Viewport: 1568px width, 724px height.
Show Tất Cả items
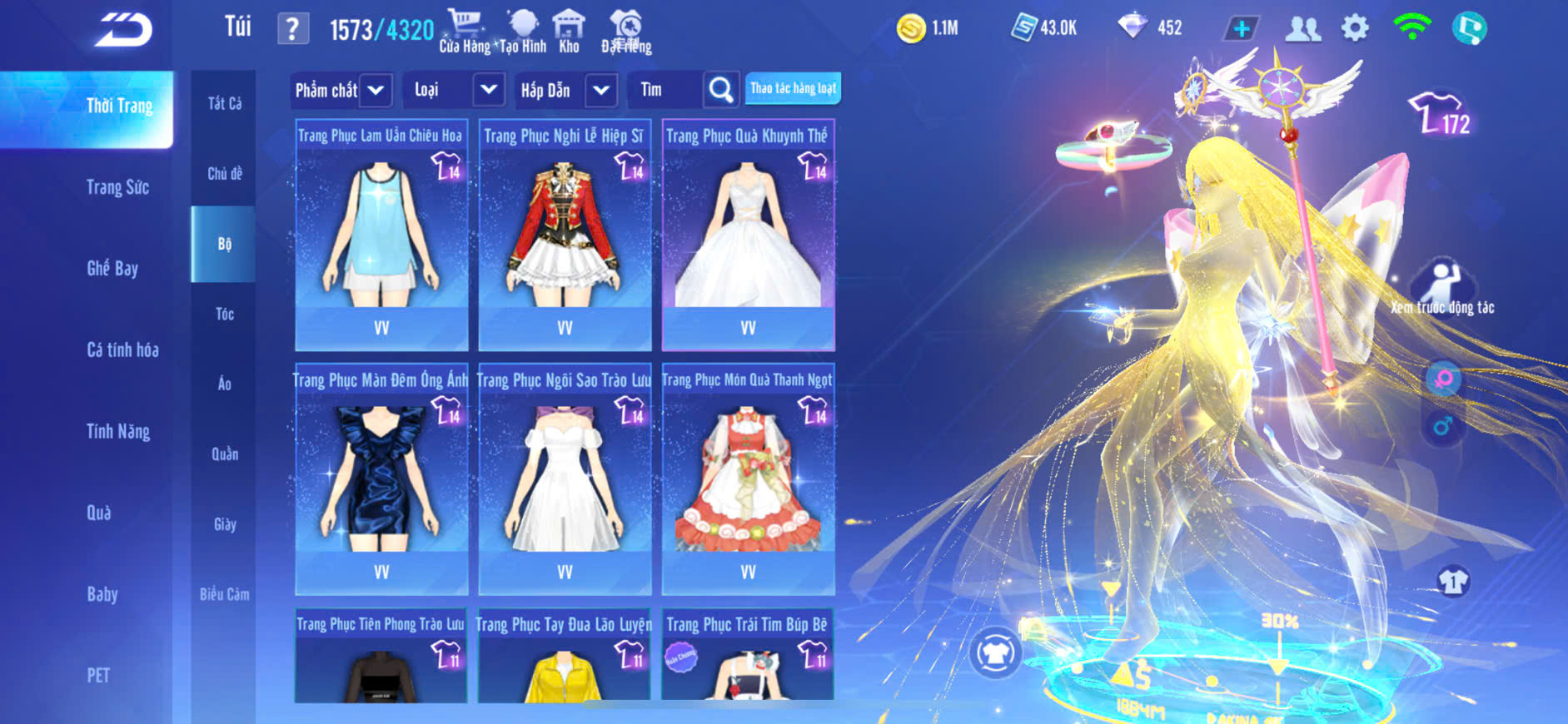click(x=224, y=104)
